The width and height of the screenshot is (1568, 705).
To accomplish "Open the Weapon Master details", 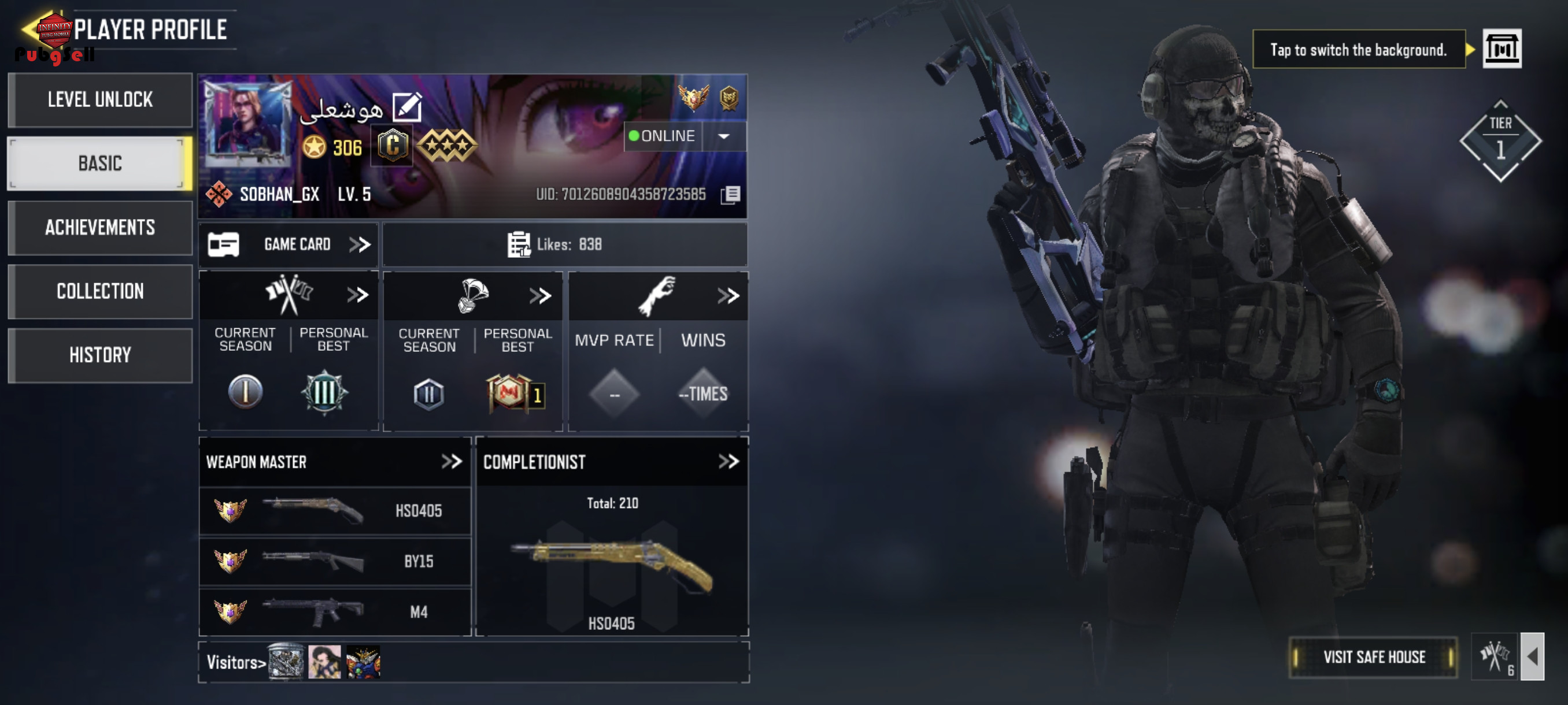I will click(451, 462).
